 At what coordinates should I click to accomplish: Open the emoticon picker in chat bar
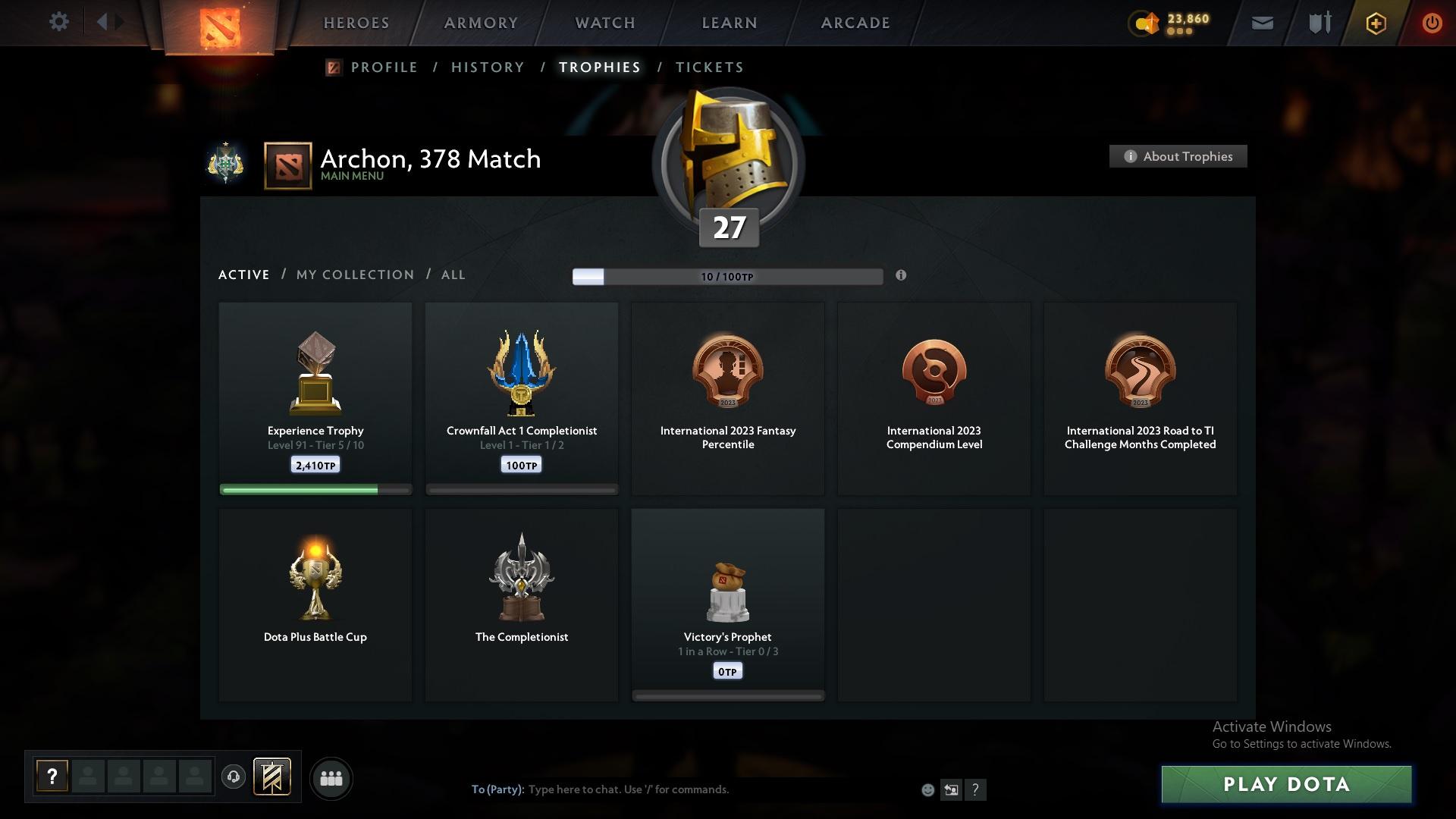coord(927,789)
